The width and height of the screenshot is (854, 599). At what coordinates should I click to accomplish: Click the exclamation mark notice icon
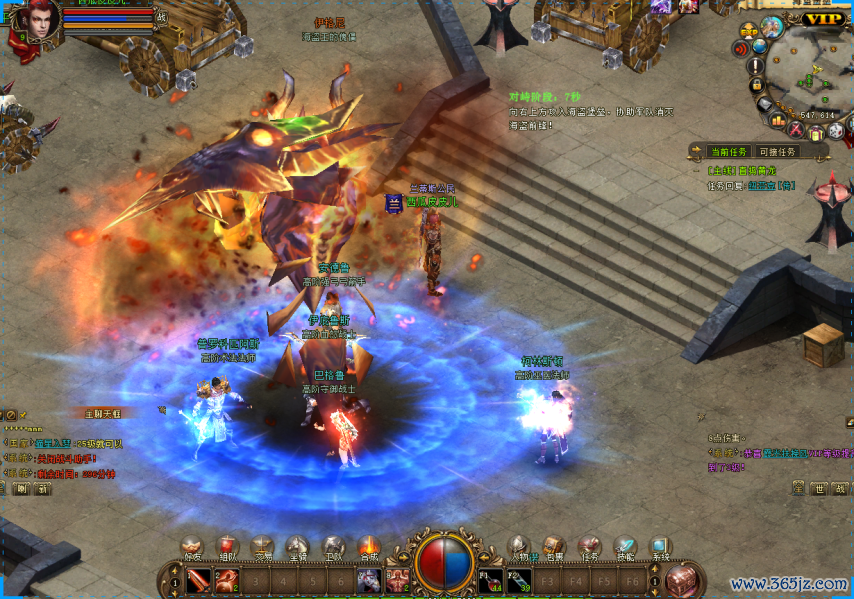757,65
